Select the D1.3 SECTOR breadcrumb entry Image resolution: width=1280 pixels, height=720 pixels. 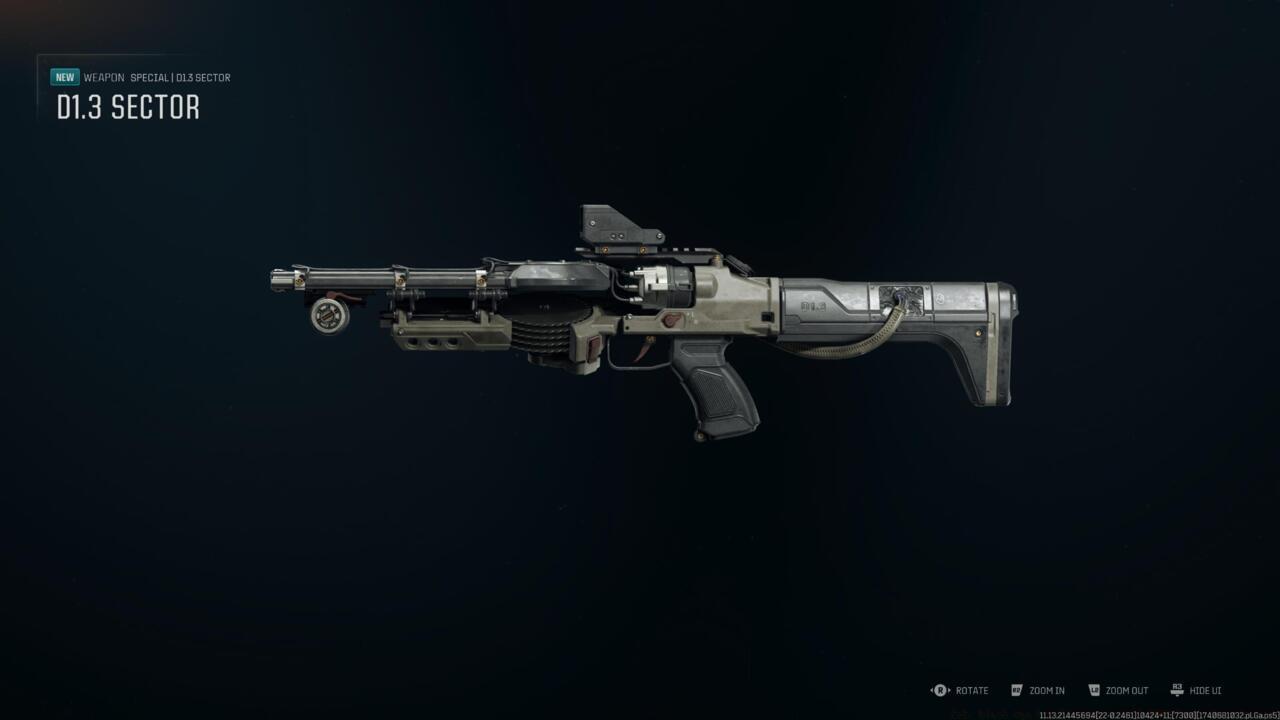[203, 77]
